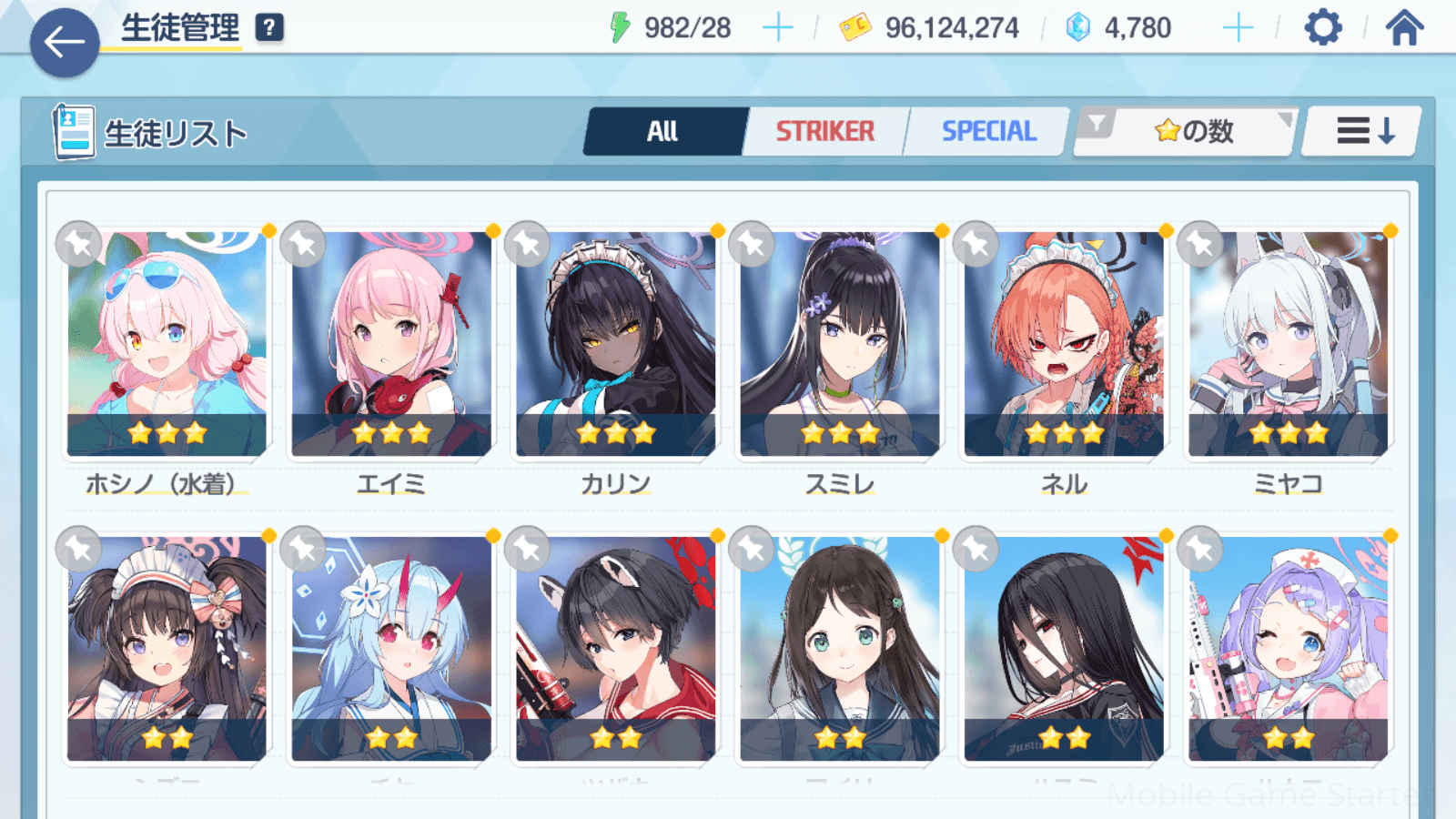This screenshot has height=819, width=1456.
Task: Open the gear settings menu
Action: [1322, 28]
